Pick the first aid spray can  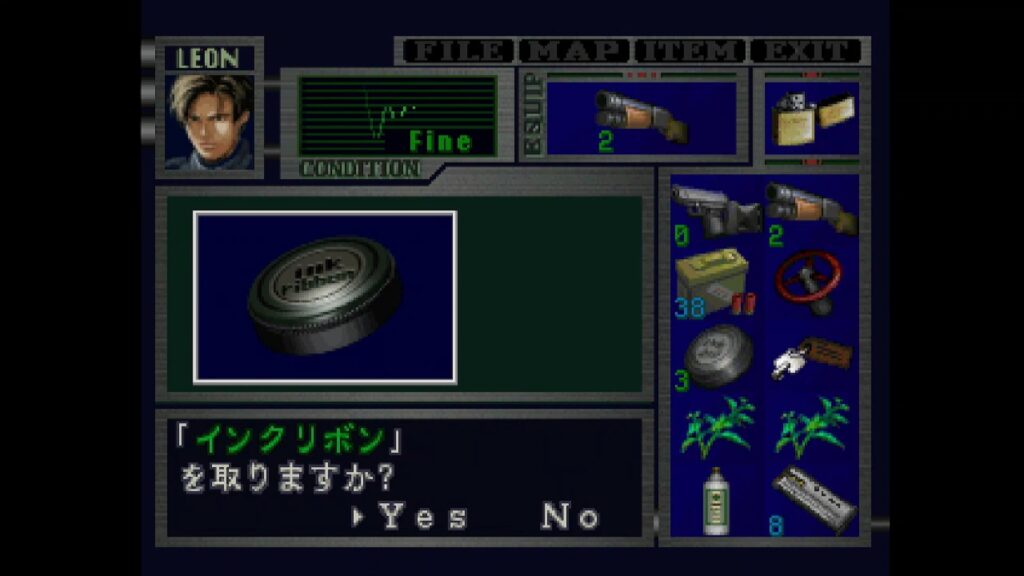pos(714,499)
